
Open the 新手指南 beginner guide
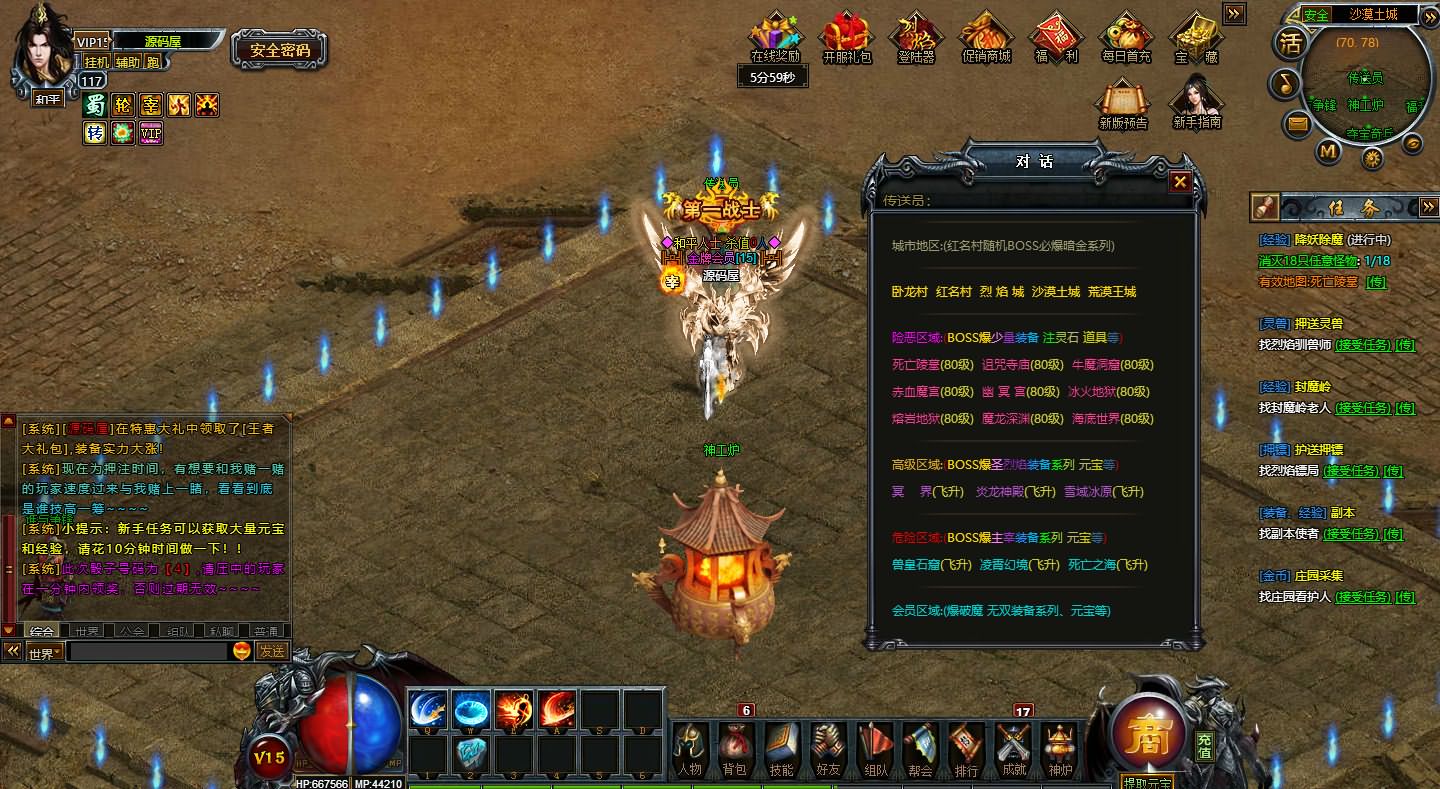click(1197, 103)
